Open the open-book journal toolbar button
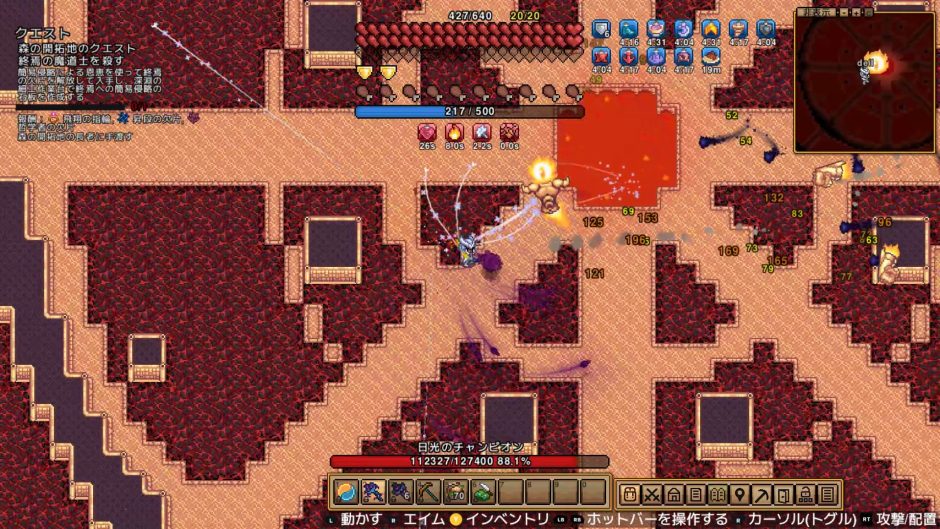The image size is (940, 529). (x=718, y=494)
